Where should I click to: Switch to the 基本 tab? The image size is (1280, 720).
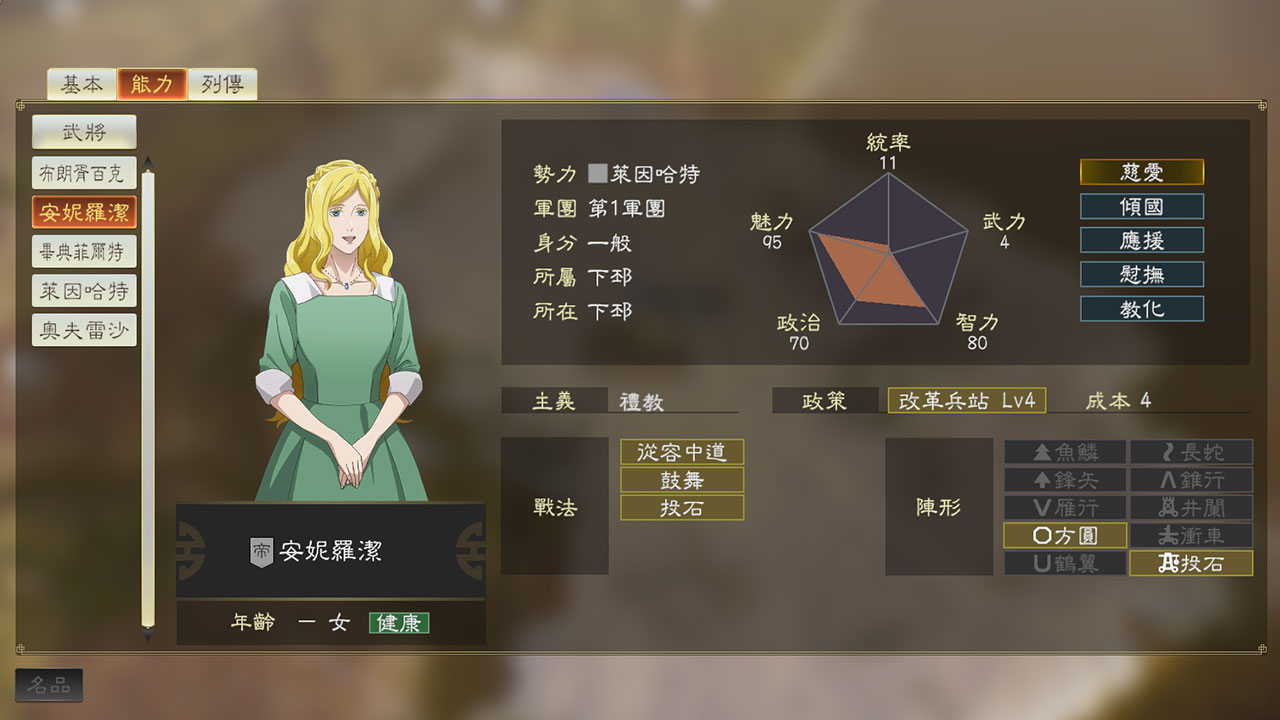(x=81, y=85)
